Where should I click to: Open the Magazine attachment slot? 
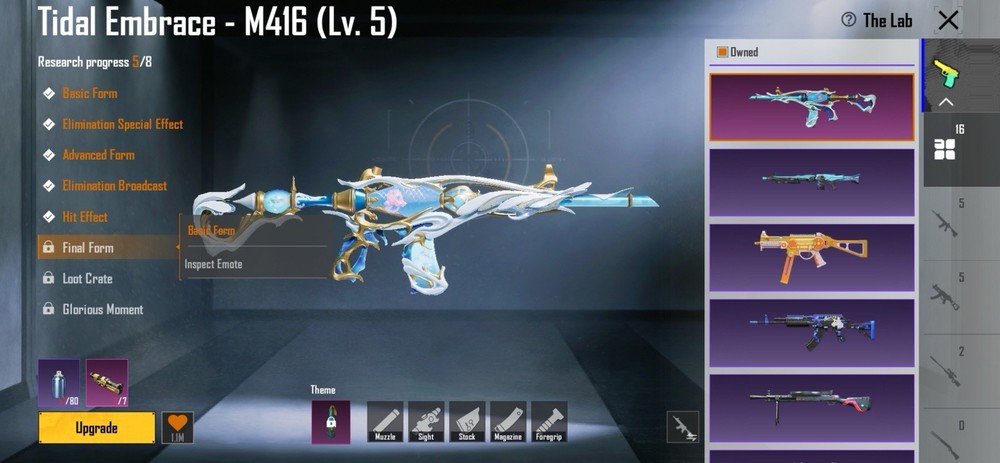508,421
